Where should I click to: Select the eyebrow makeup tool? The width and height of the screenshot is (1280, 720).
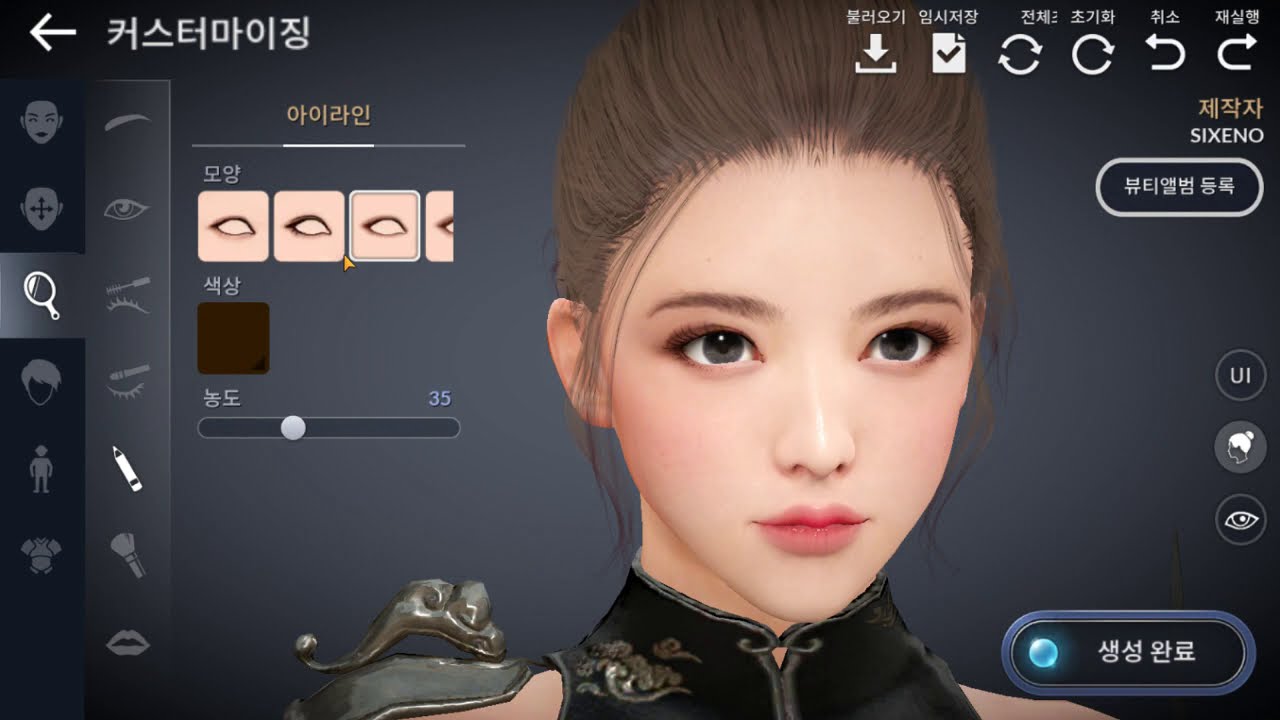pos(128,122)
